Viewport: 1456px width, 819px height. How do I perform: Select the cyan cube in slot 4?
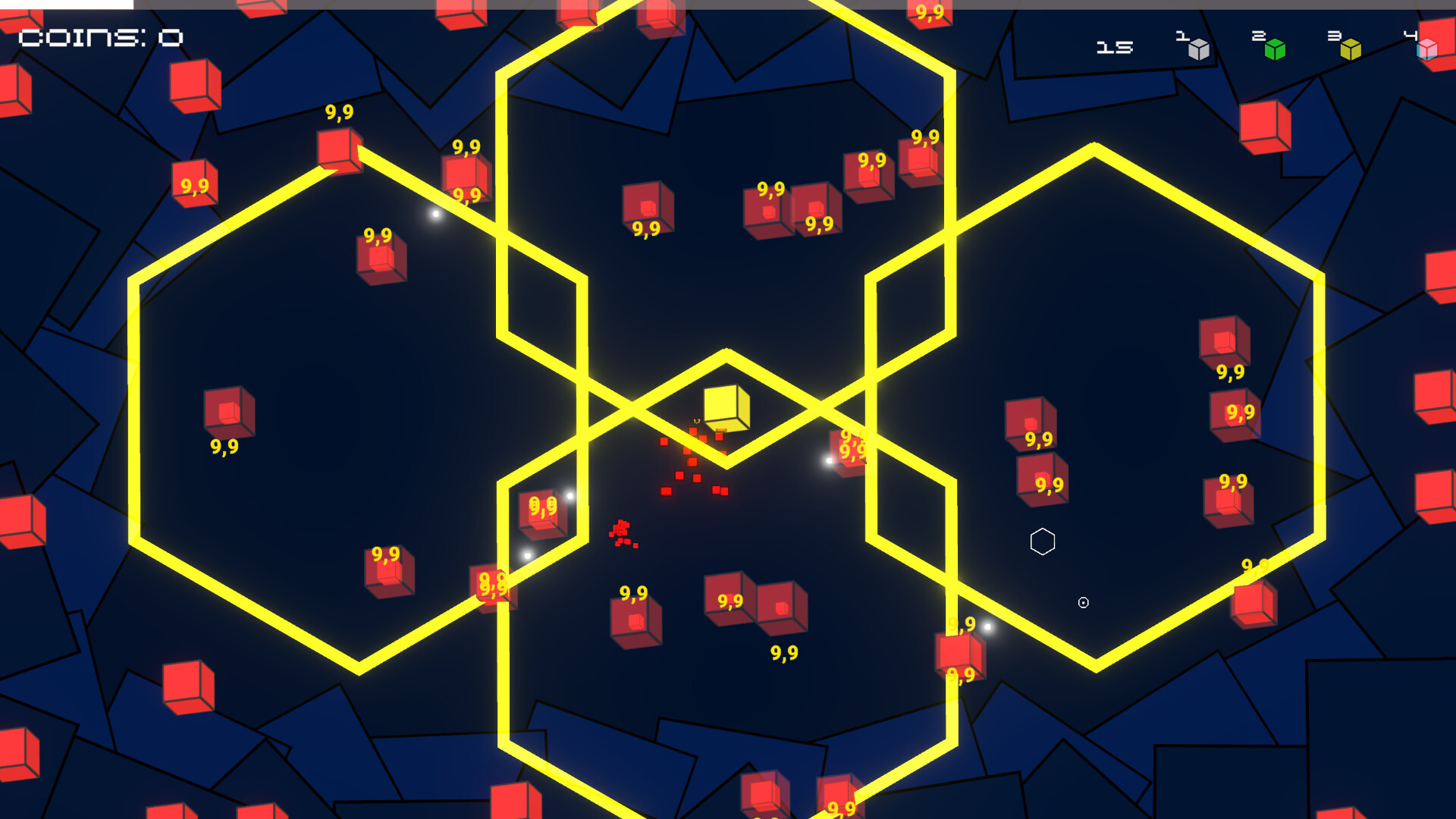pyautogui.click(x=1426, y=50)
